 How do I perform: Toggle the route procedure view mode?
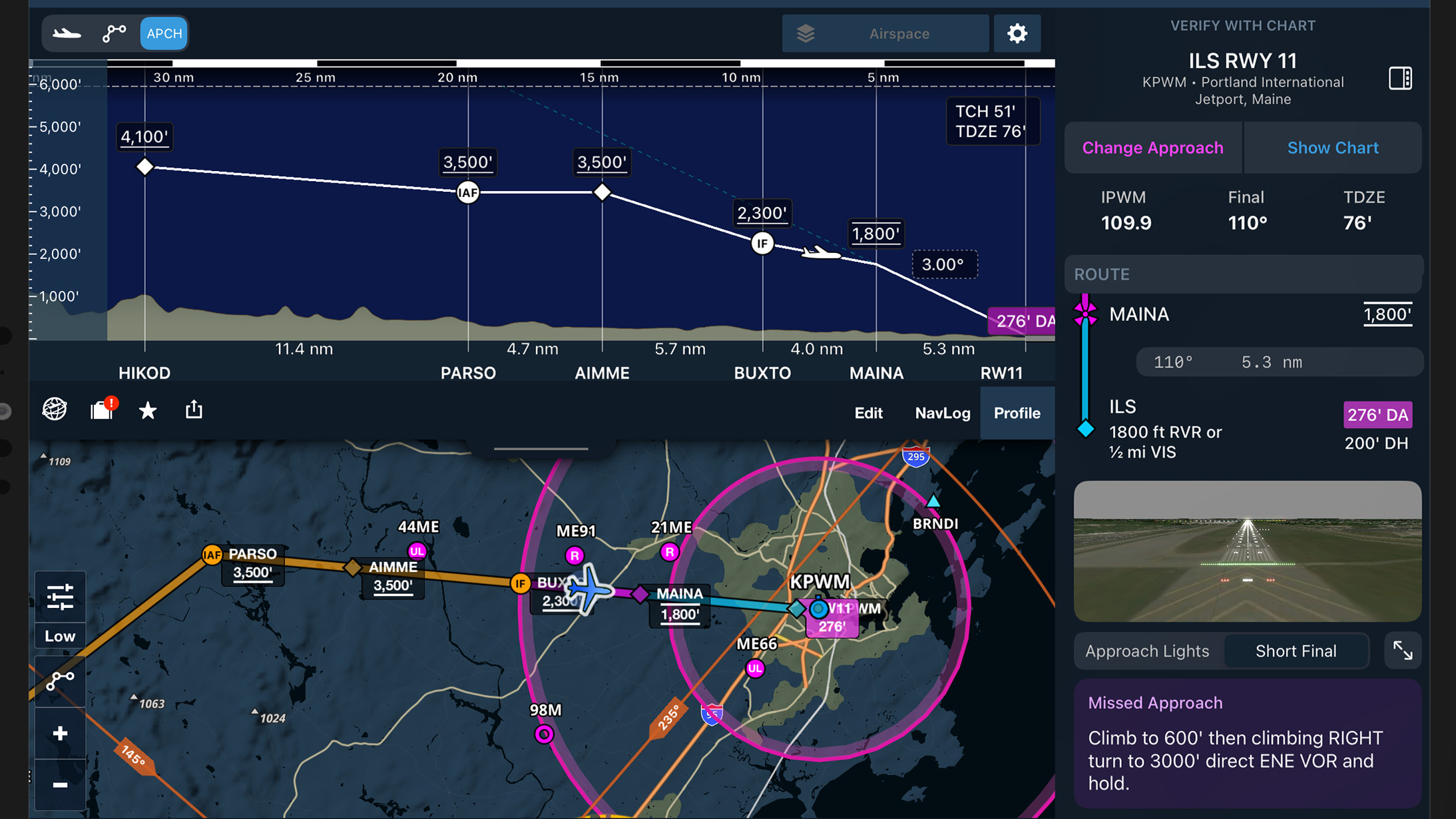pos(114,32)
